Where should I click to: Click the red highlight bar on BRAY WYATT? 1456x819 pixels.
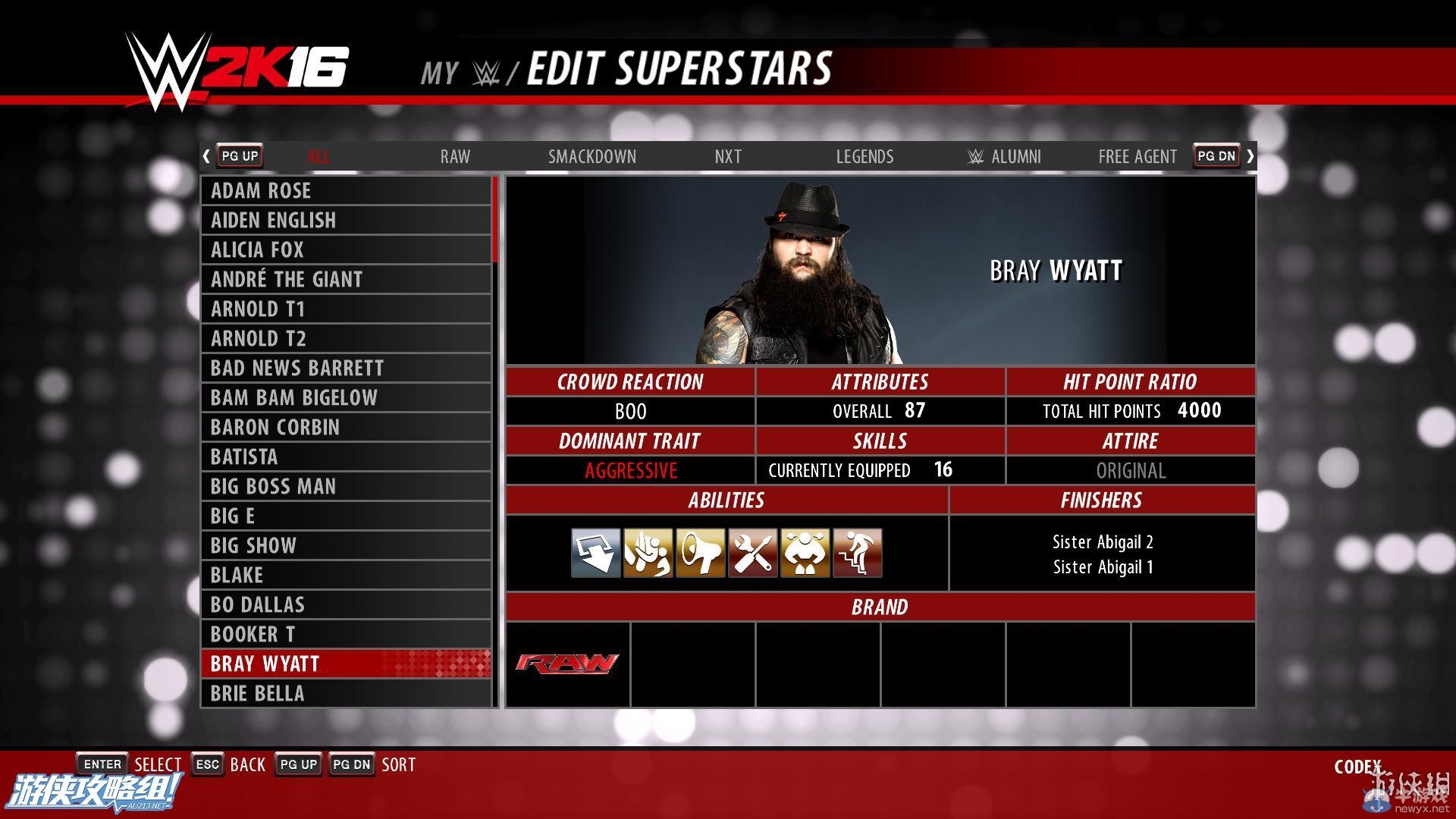[346, 664]
